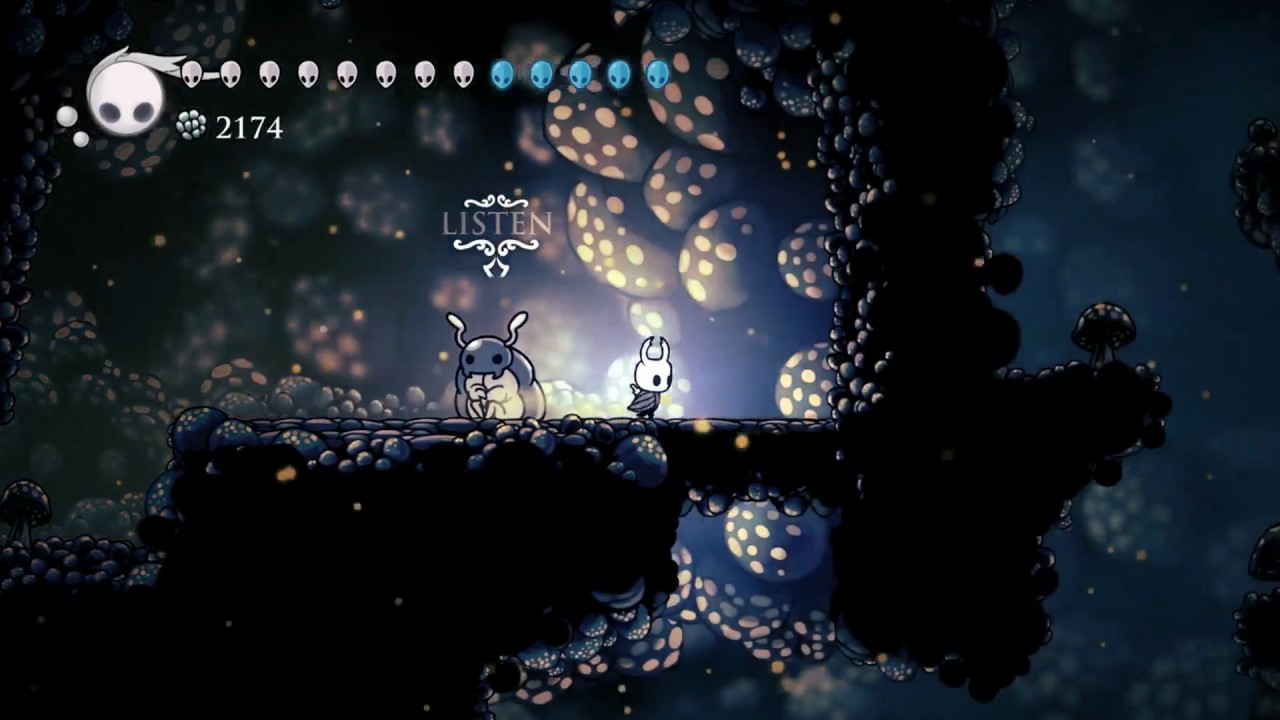Select the Listen prompt above the NPC

(496, 224)
